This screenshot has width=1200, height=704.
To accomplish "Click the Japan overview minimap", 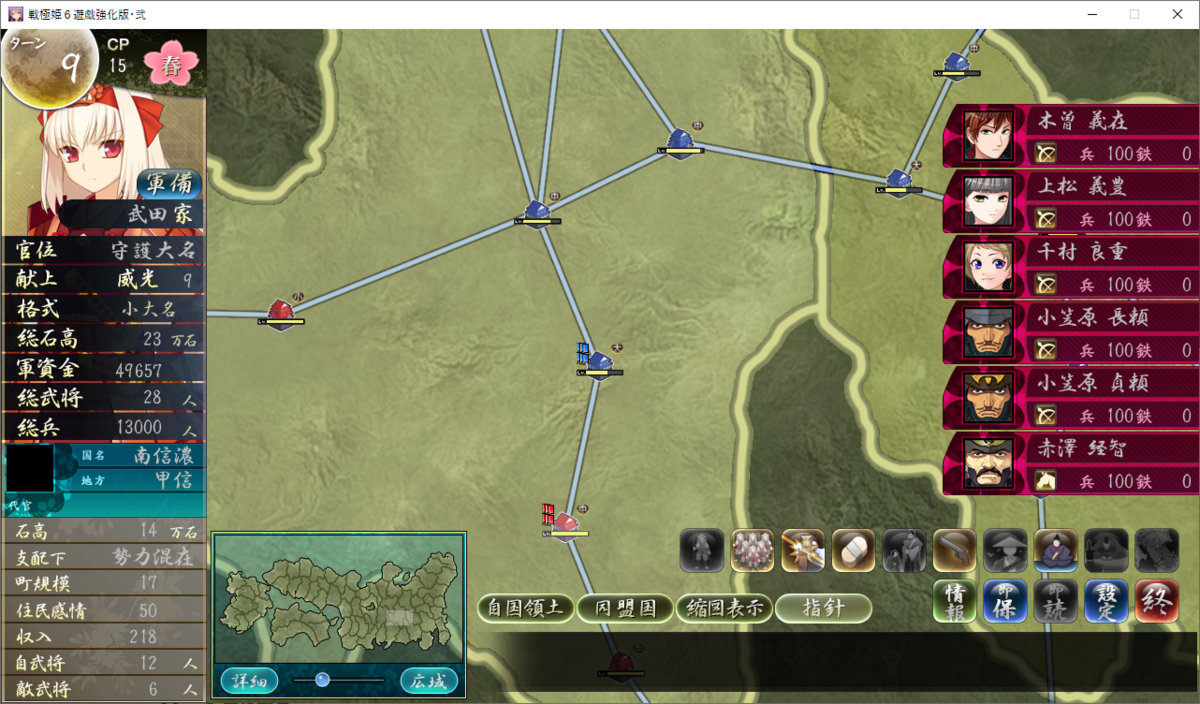I will 338,600.
